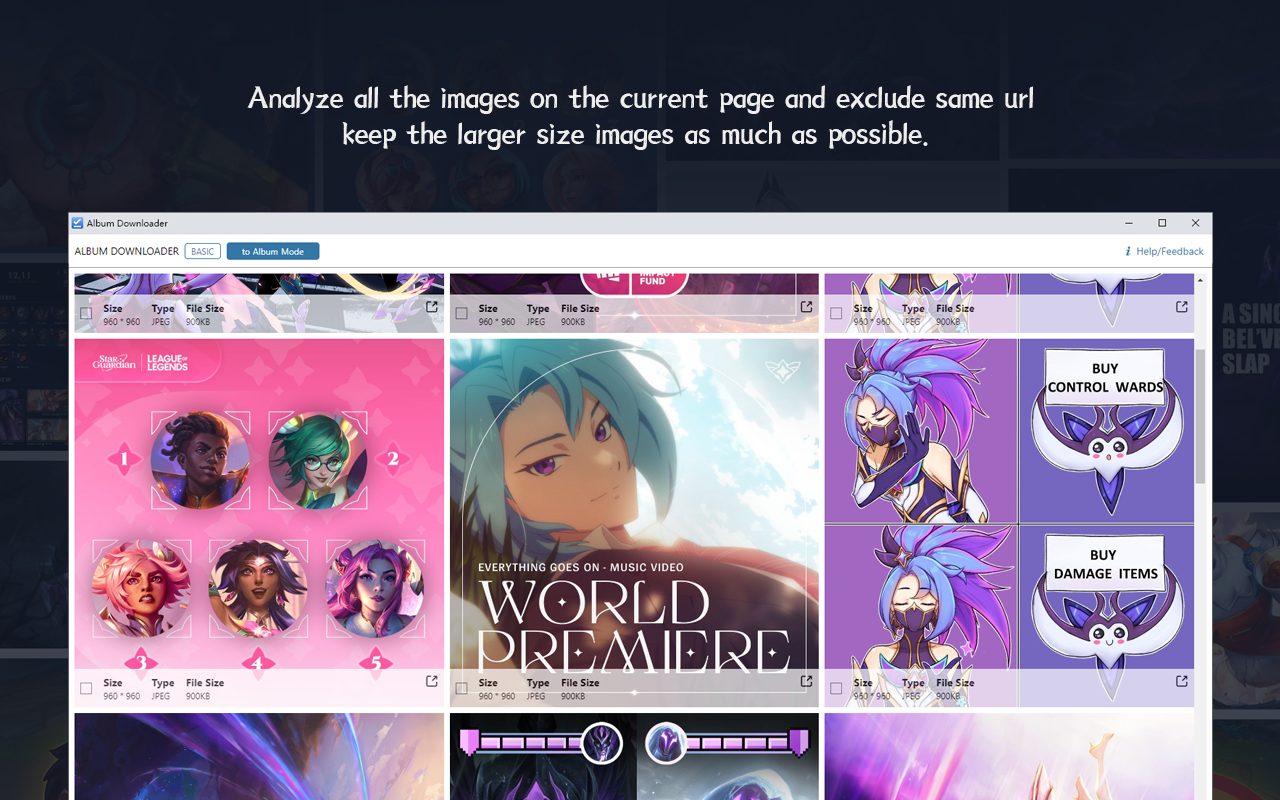Select the Star Guardian poster checkbox

86,686
